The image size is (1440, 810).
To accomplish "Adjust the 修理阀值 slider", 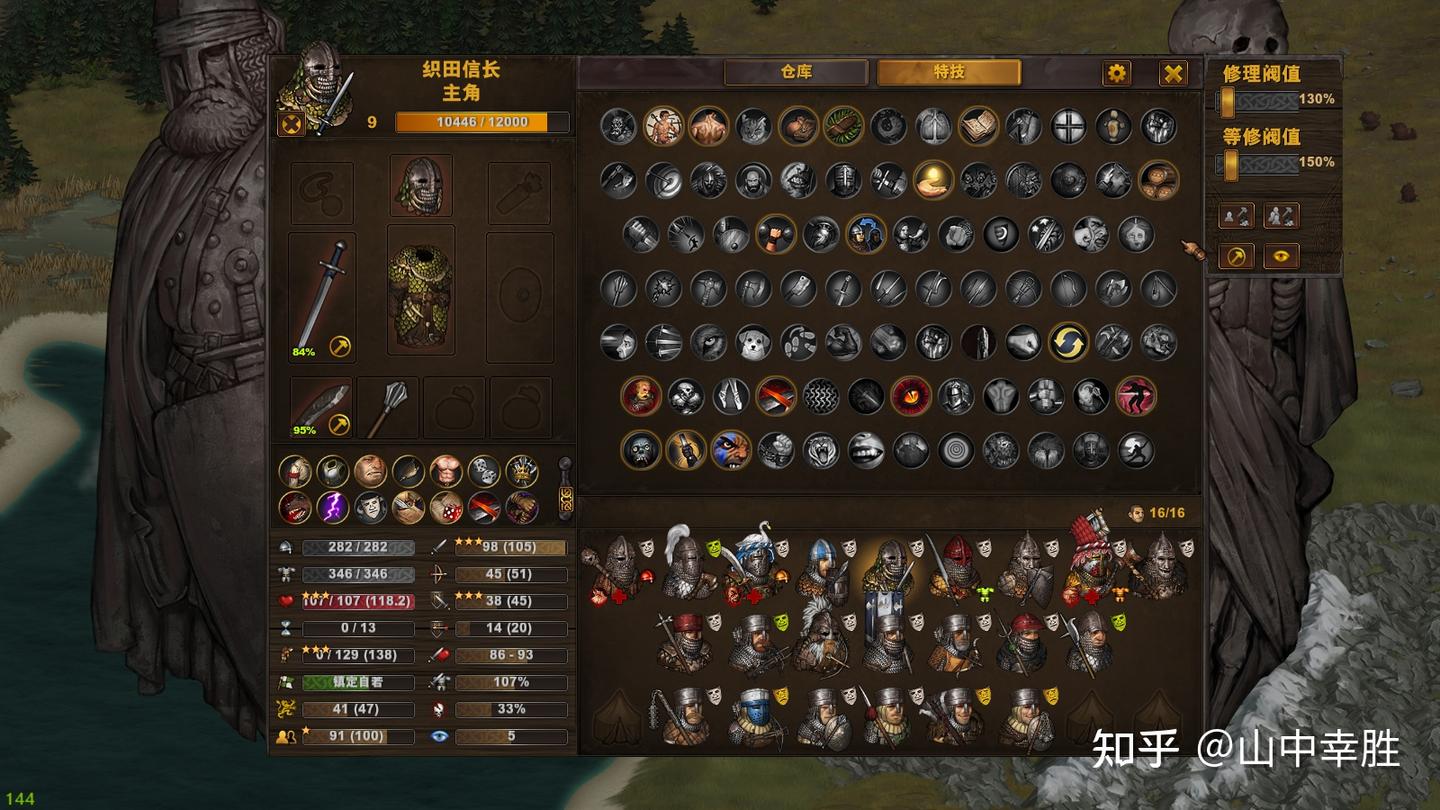I will point(1227,100).
